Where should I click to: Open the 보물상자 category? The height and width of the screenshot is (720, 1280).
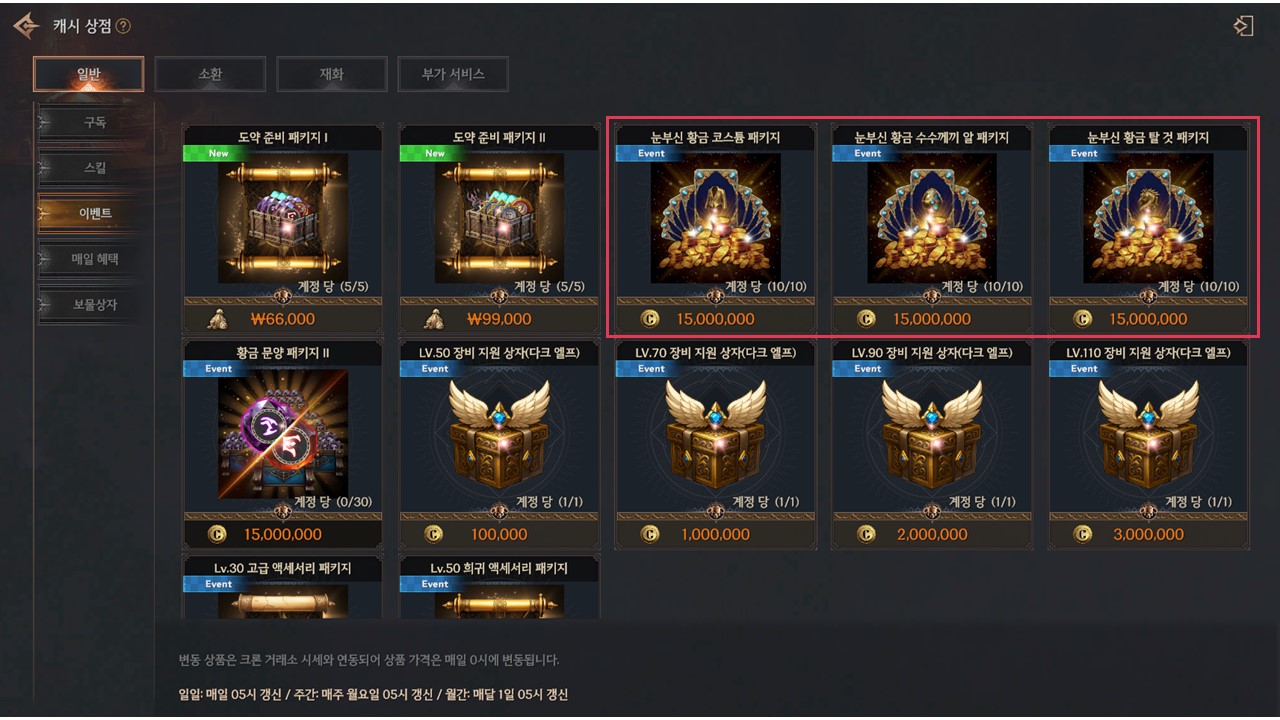95,304
